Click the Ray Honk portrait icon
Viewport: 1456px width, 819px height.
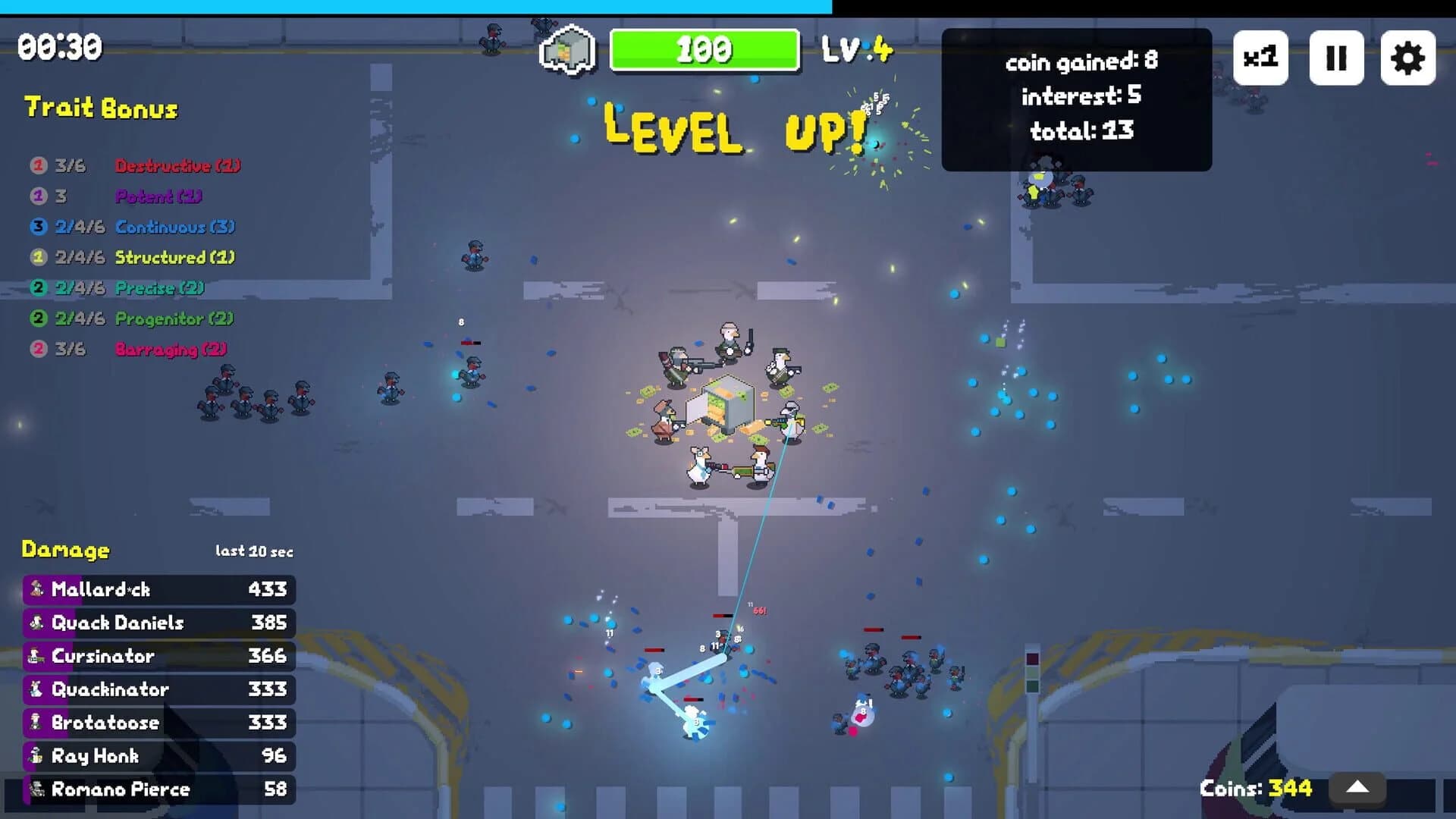click(x=36, y=756)
